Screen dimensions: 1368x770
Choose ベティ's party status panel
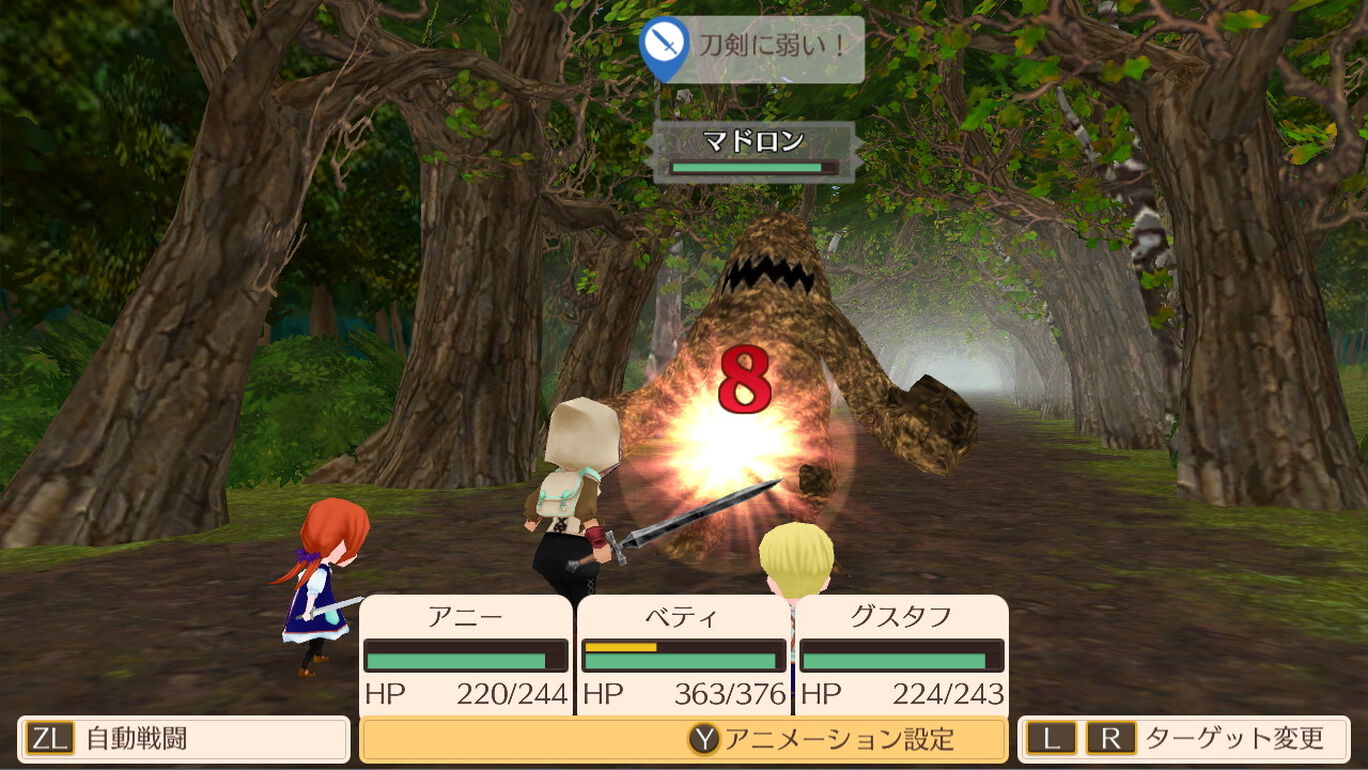684,655
